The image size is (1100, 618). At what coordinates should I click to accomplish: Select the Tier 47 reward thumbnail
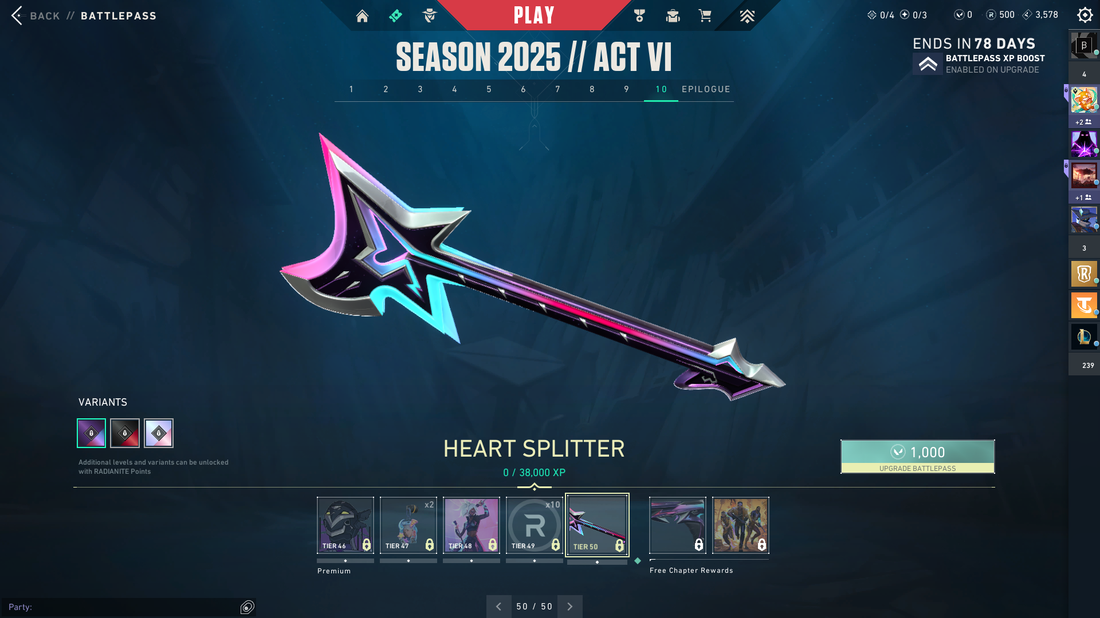408,525
